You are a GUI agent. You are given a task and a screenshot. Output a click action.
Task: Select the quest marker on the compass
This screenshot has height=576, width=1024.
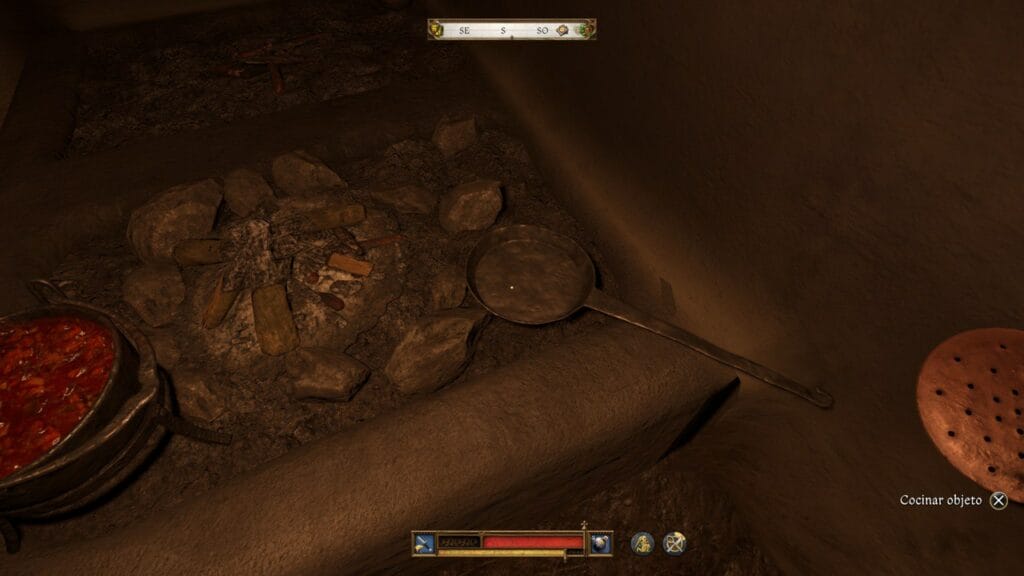click(564, 30)
